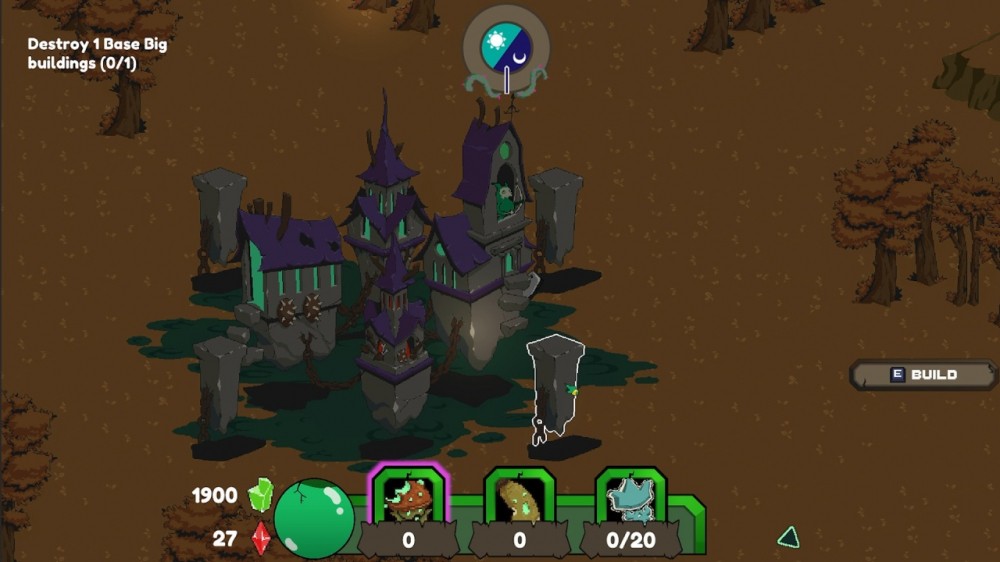Click the BUILD button
Image resolution: width=1000 pixels, height=562 pixels.
pyautogui.click(x=924, y=375)
